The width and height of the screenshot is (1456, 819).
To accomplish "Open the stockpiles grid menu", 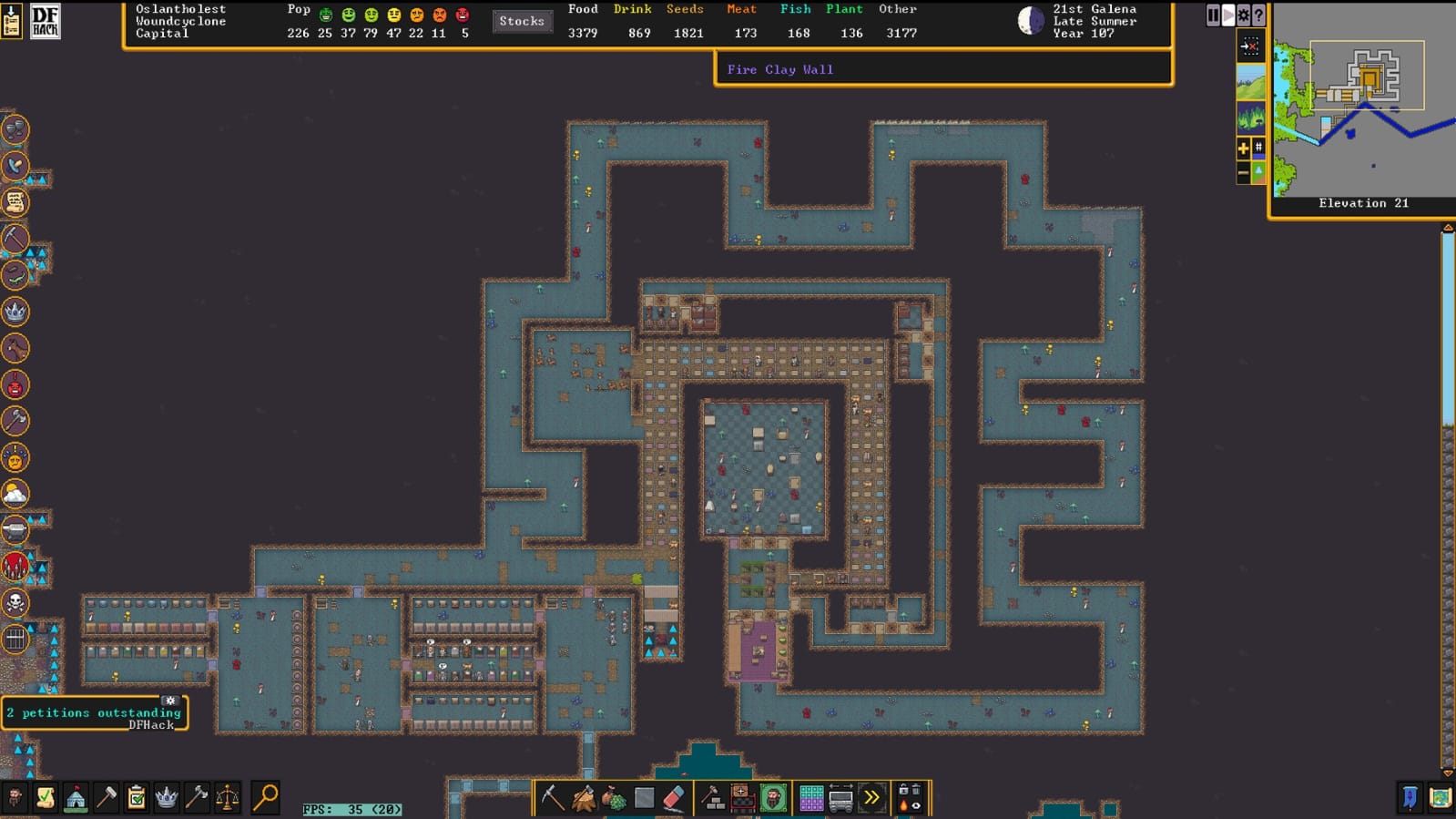I will coord(810,798).
